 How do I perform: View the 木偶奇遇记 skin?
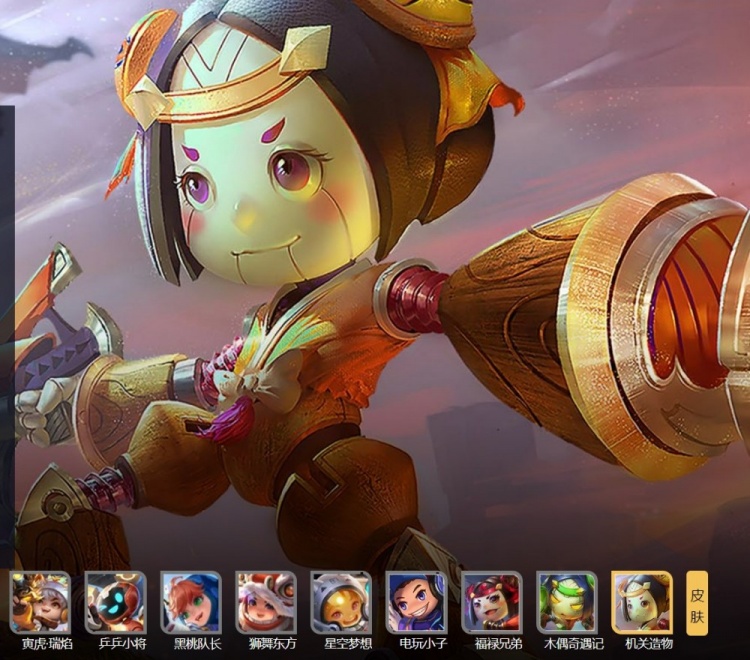pyautogui.click(x=567, y=602)
